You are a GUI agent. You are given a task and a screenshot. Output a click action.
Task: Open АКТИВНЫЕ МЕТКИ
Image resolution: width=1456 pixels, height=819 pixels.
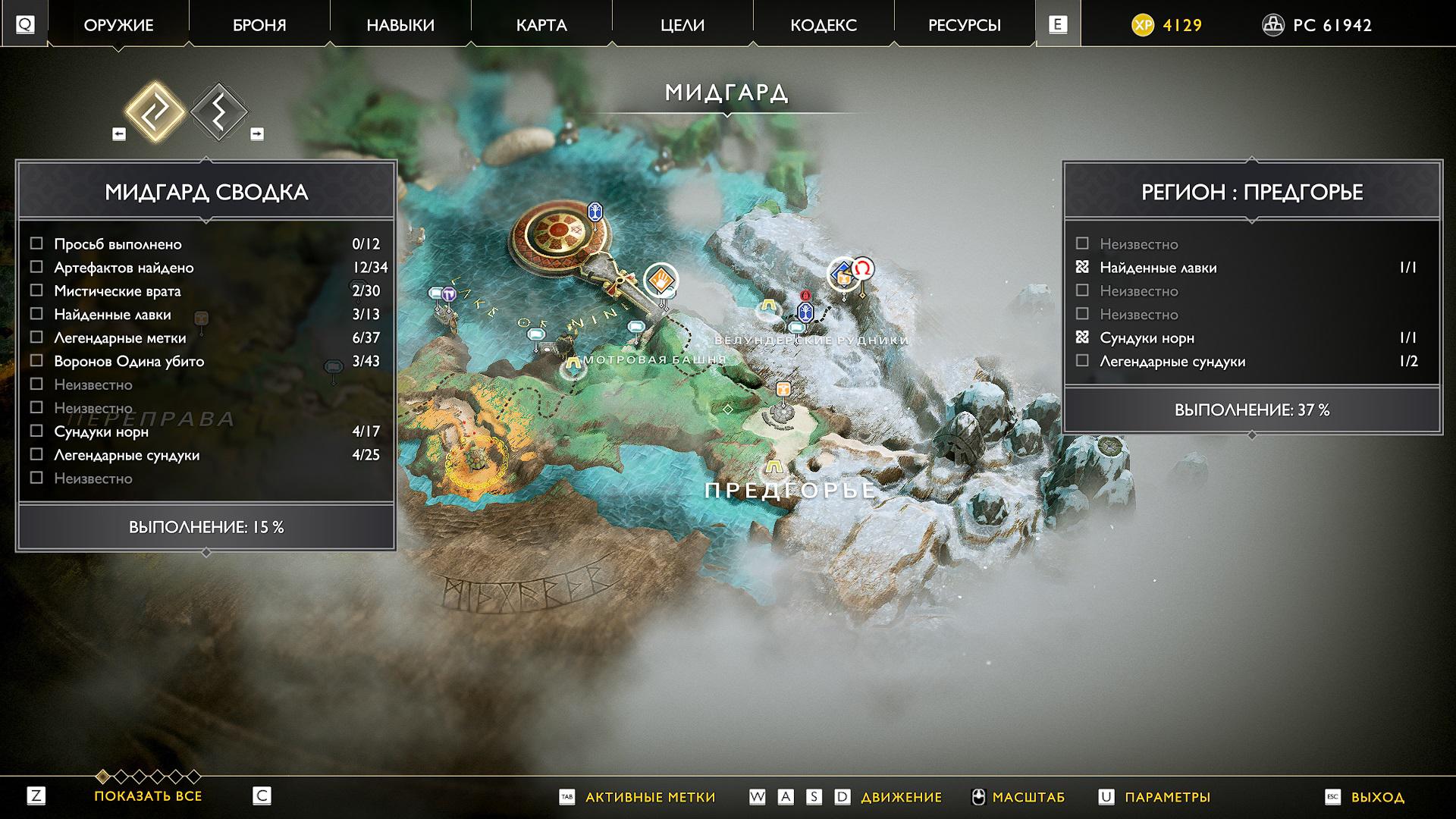[650, 797]
